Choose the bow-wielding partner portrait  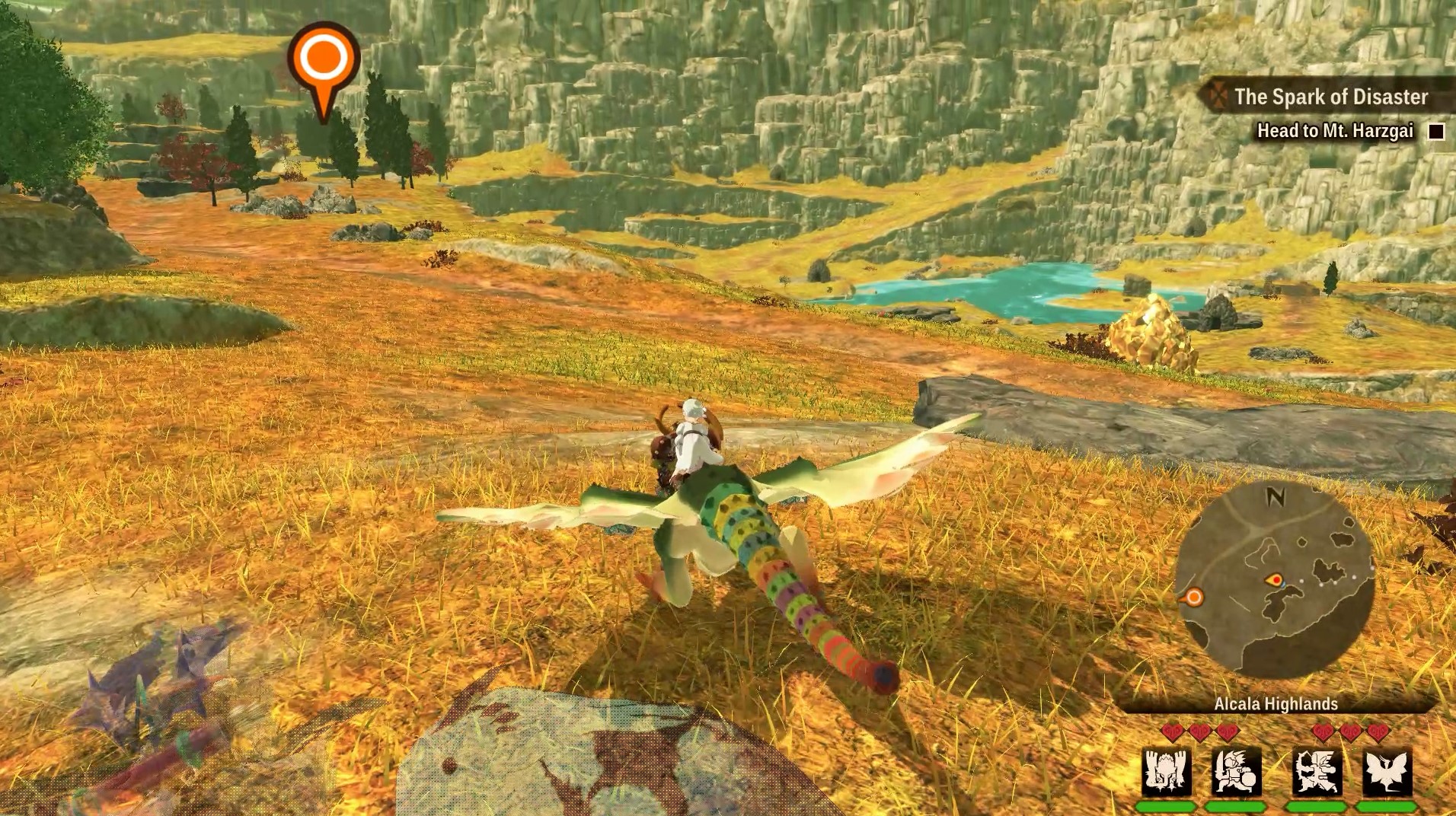(1317, 772)
